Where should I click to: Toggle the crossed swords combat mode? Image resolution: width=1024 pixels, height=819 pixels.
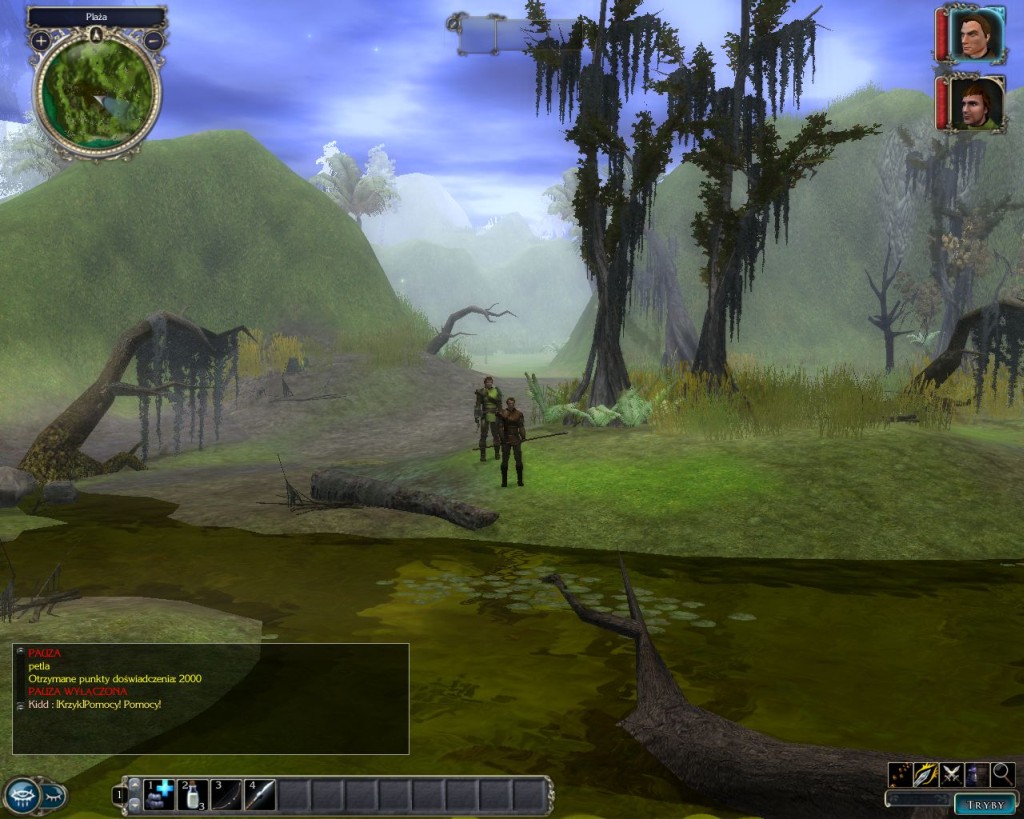[x=951, y=774]
